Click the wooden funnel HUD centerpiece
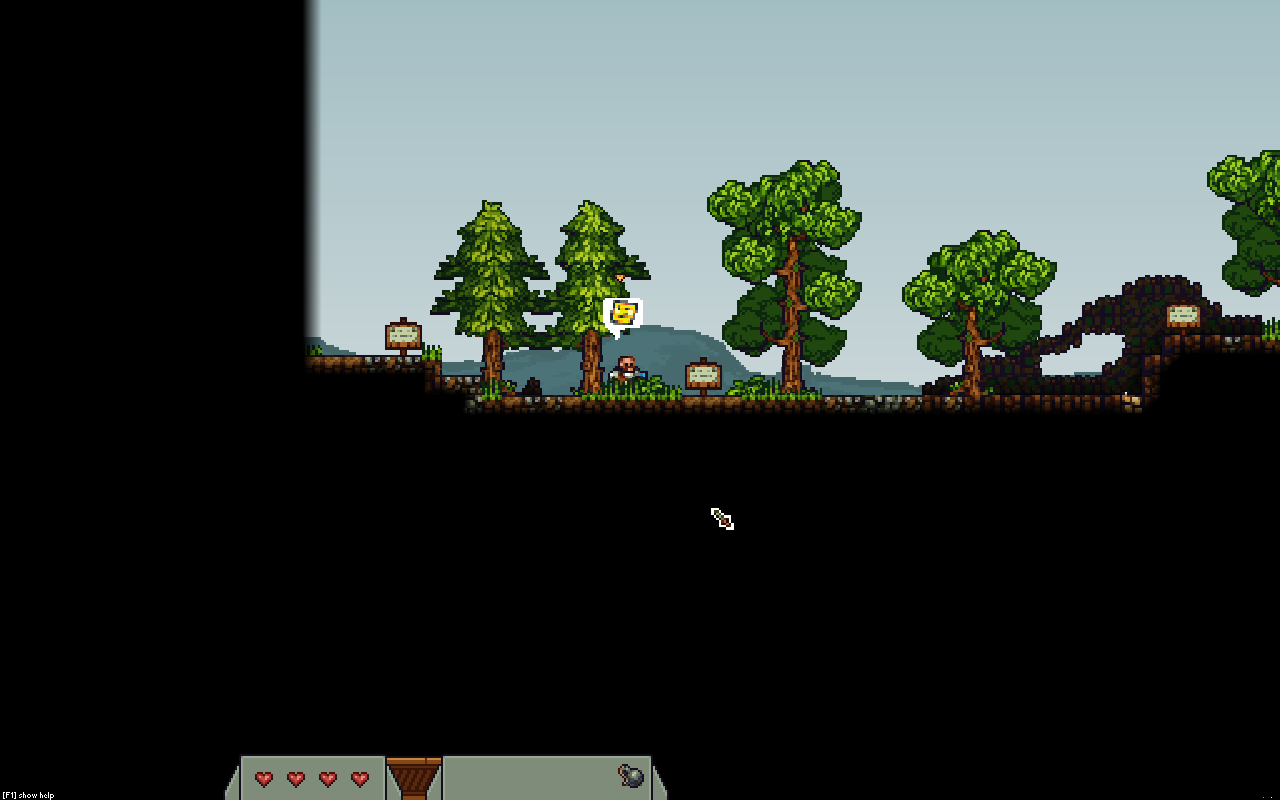Image resolution: width=1280 pixels, height=800 pixels. [414, 778]
